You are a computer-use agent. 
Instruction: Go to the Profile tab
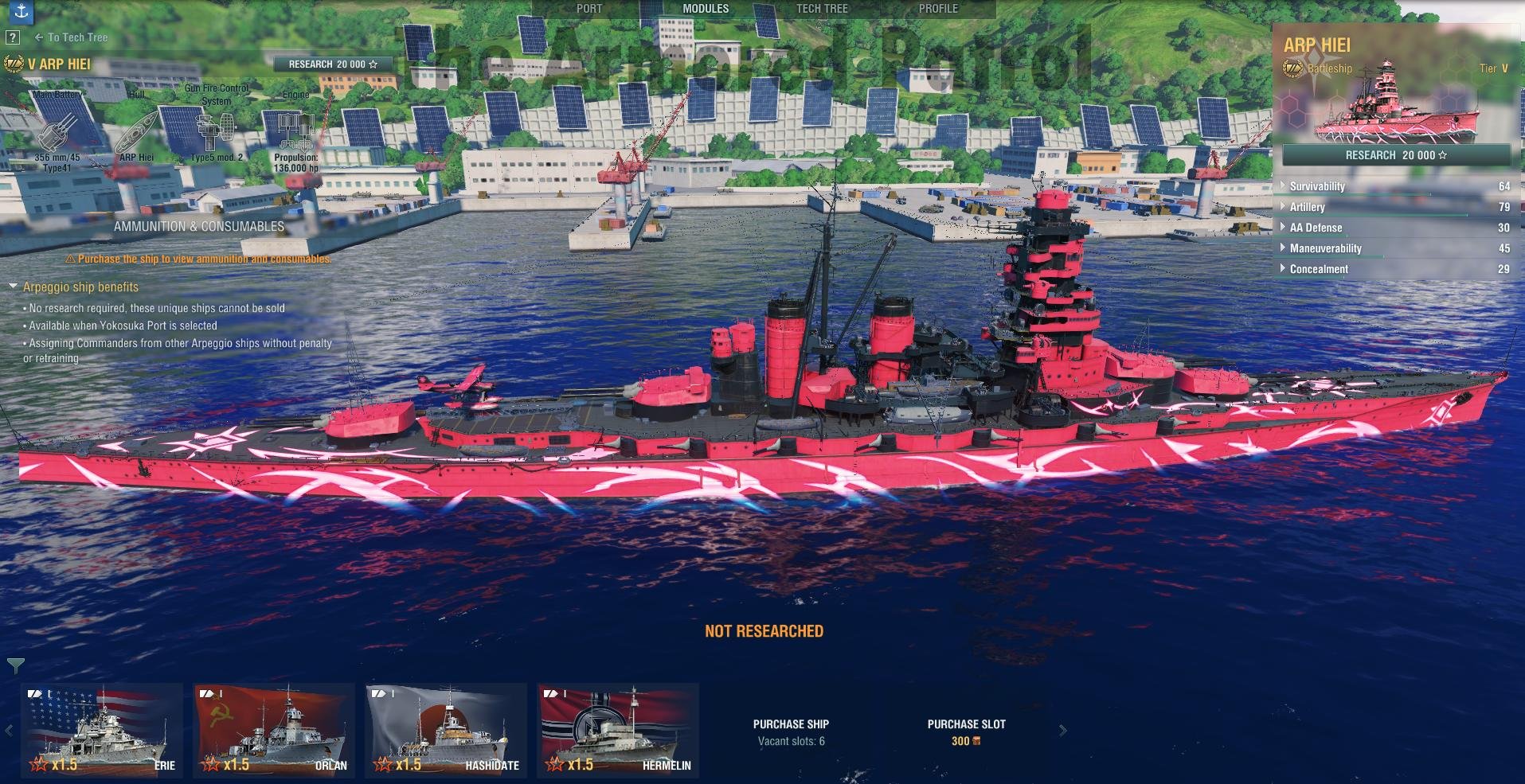[938, 9]
